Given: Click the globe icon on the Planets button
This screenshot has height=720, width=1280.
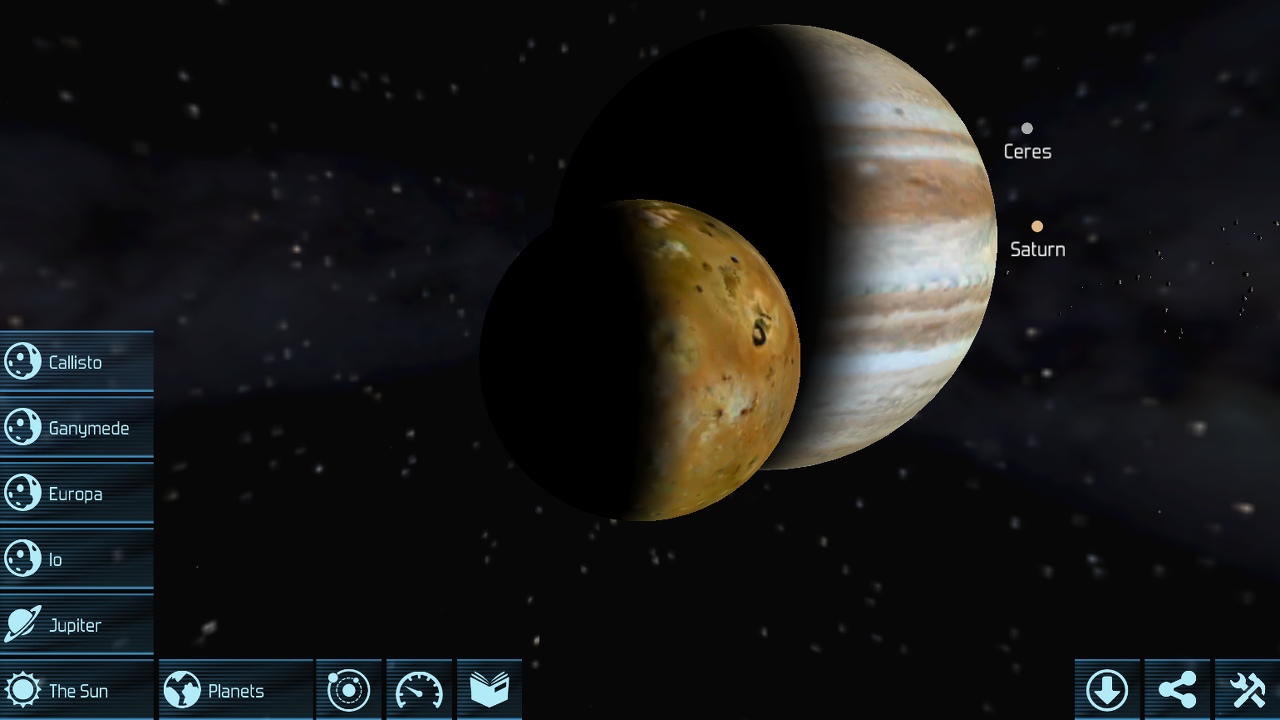Looking at the screenshot, I should click(x=183, y=689).
